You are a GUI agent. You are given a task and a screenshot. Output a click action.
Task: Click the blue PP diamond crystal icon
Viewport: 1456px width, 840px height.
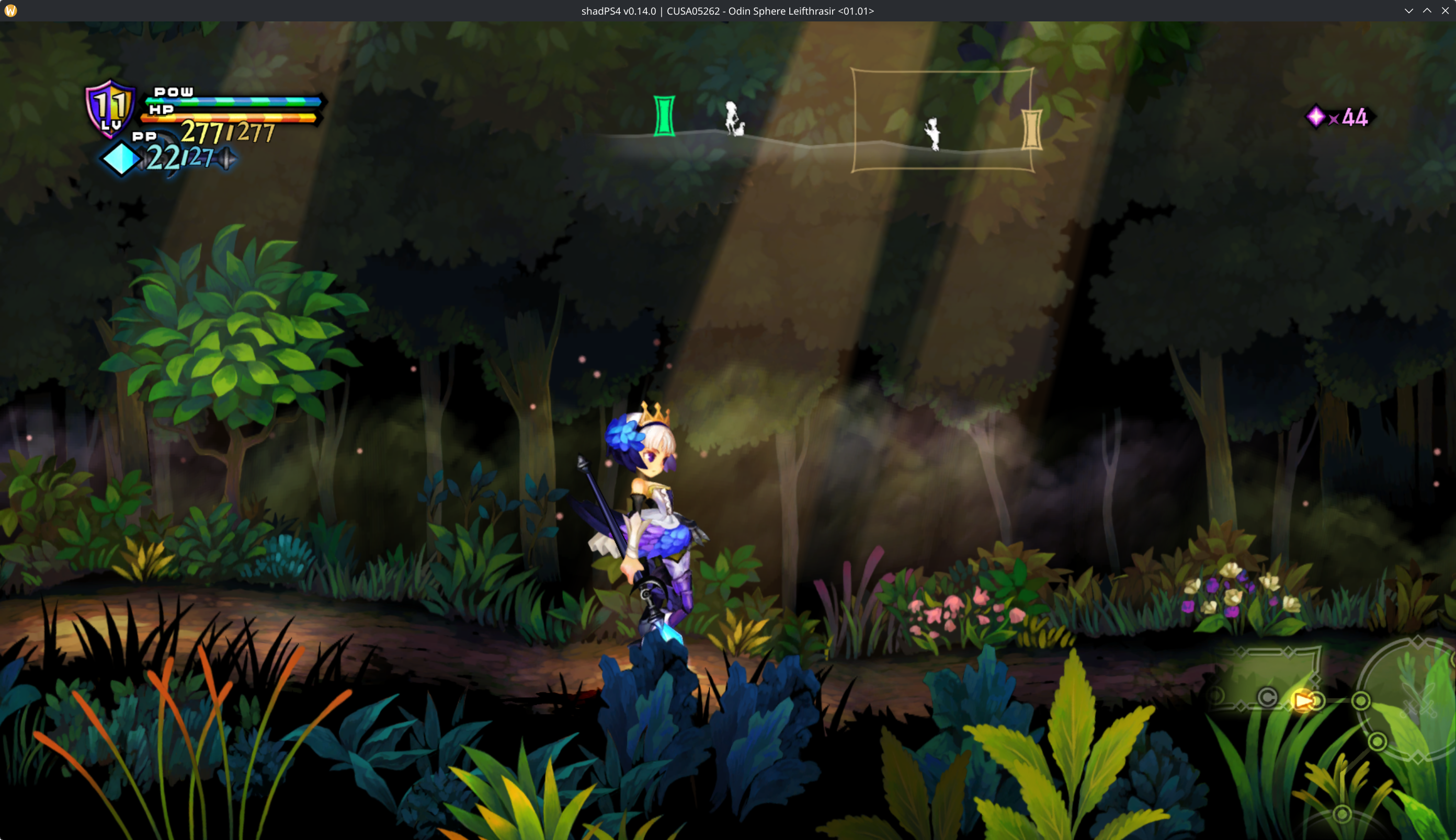click(121, 159)
